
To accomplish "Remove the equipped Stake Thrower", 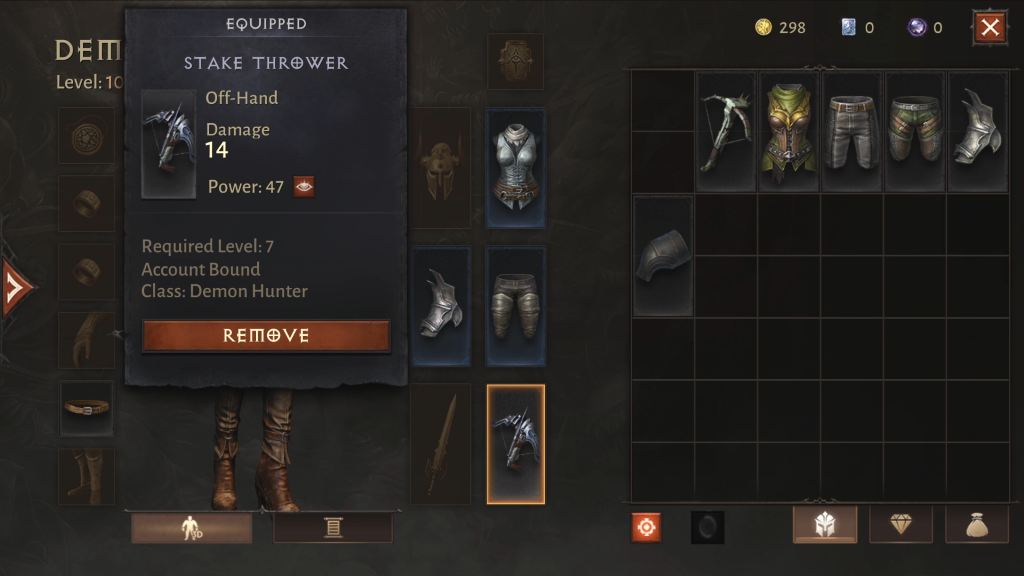I will 266,336.
